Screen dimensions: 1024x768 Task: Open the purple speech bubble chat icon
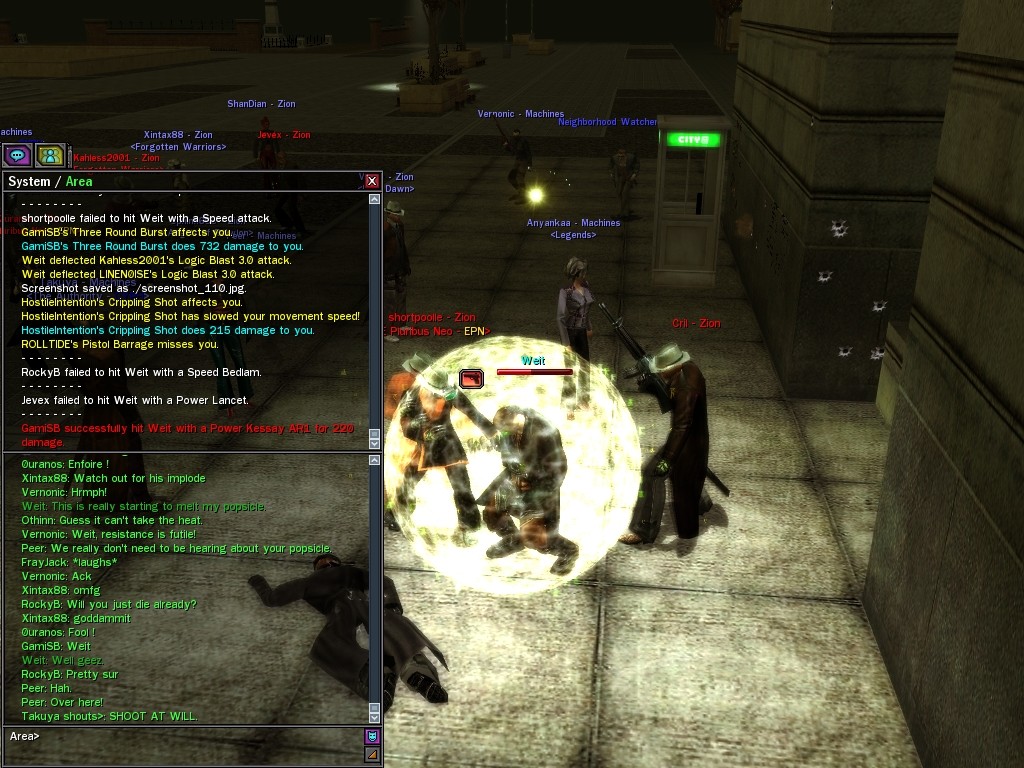tap(17, 155)
